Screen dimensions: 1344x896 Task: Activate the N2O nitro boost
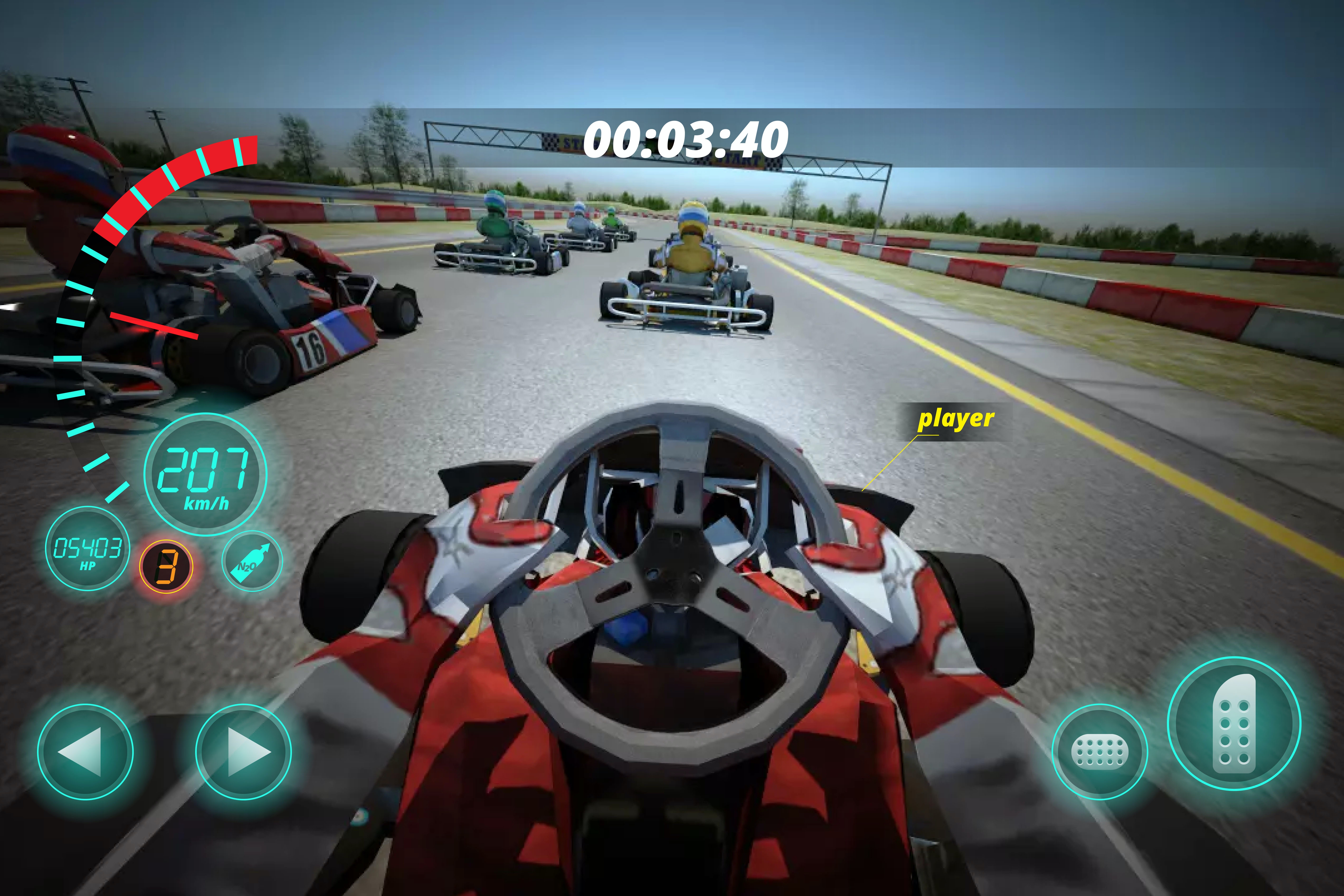coord(252,561)
